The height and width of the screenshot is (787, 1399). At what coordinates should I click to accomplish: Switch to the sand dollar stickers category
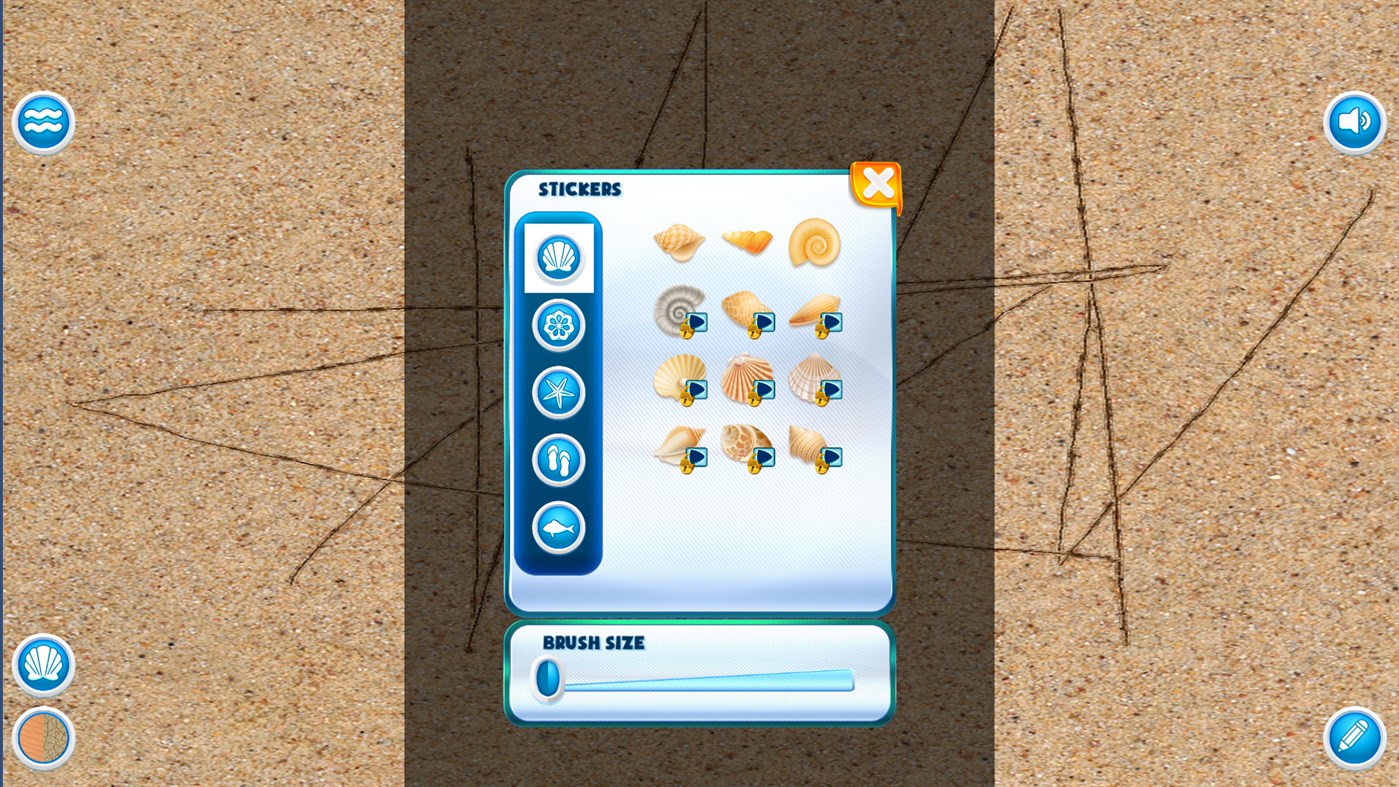558,324
